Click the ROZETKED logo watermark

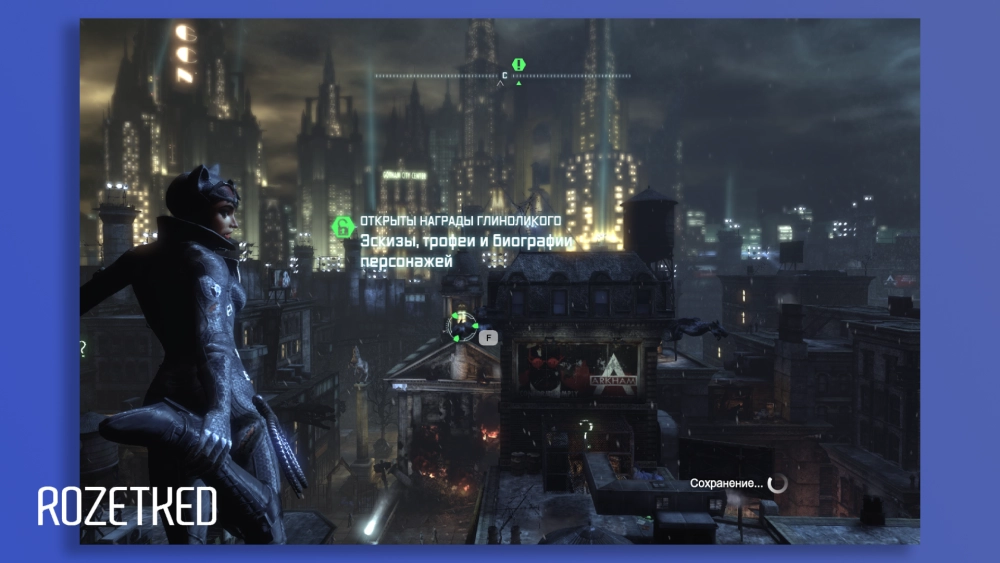127,506
